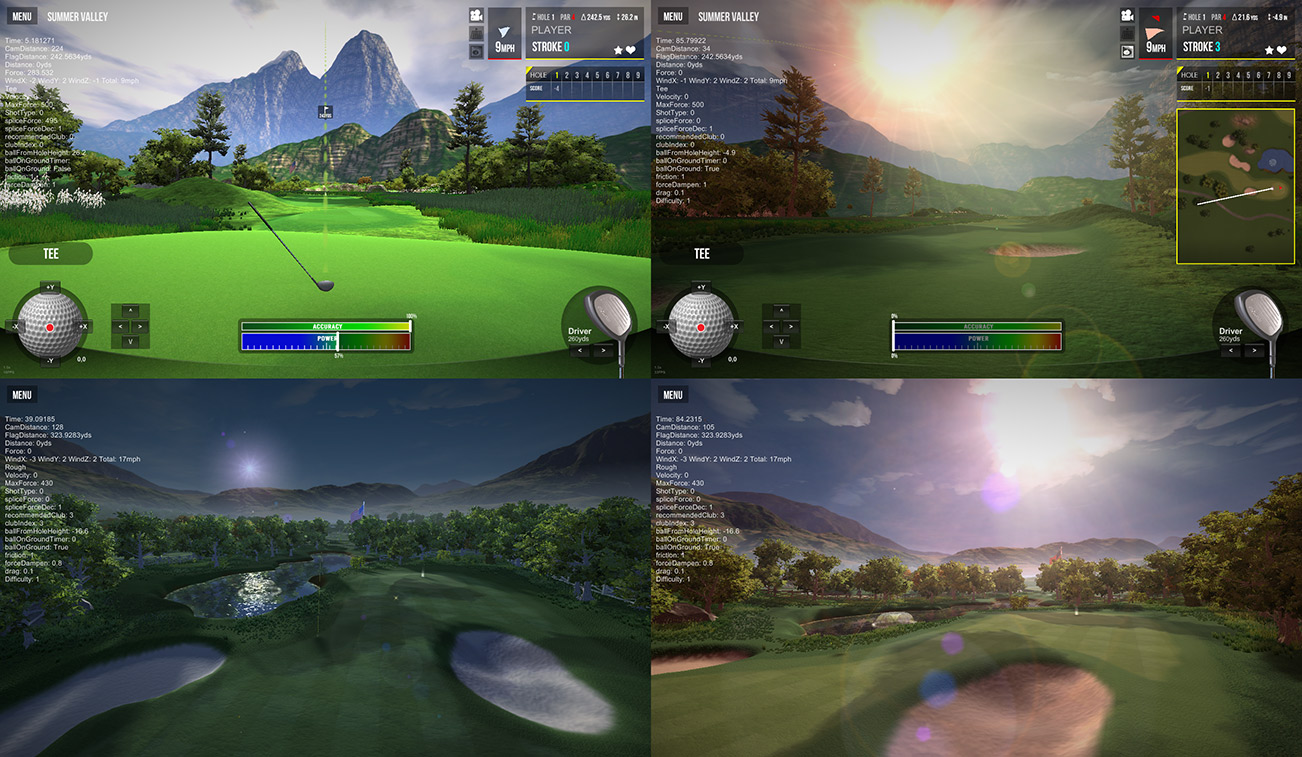Click the star icon beside Stroke 3
The width and height of the screenshot is (1302, 757).
1269,50
